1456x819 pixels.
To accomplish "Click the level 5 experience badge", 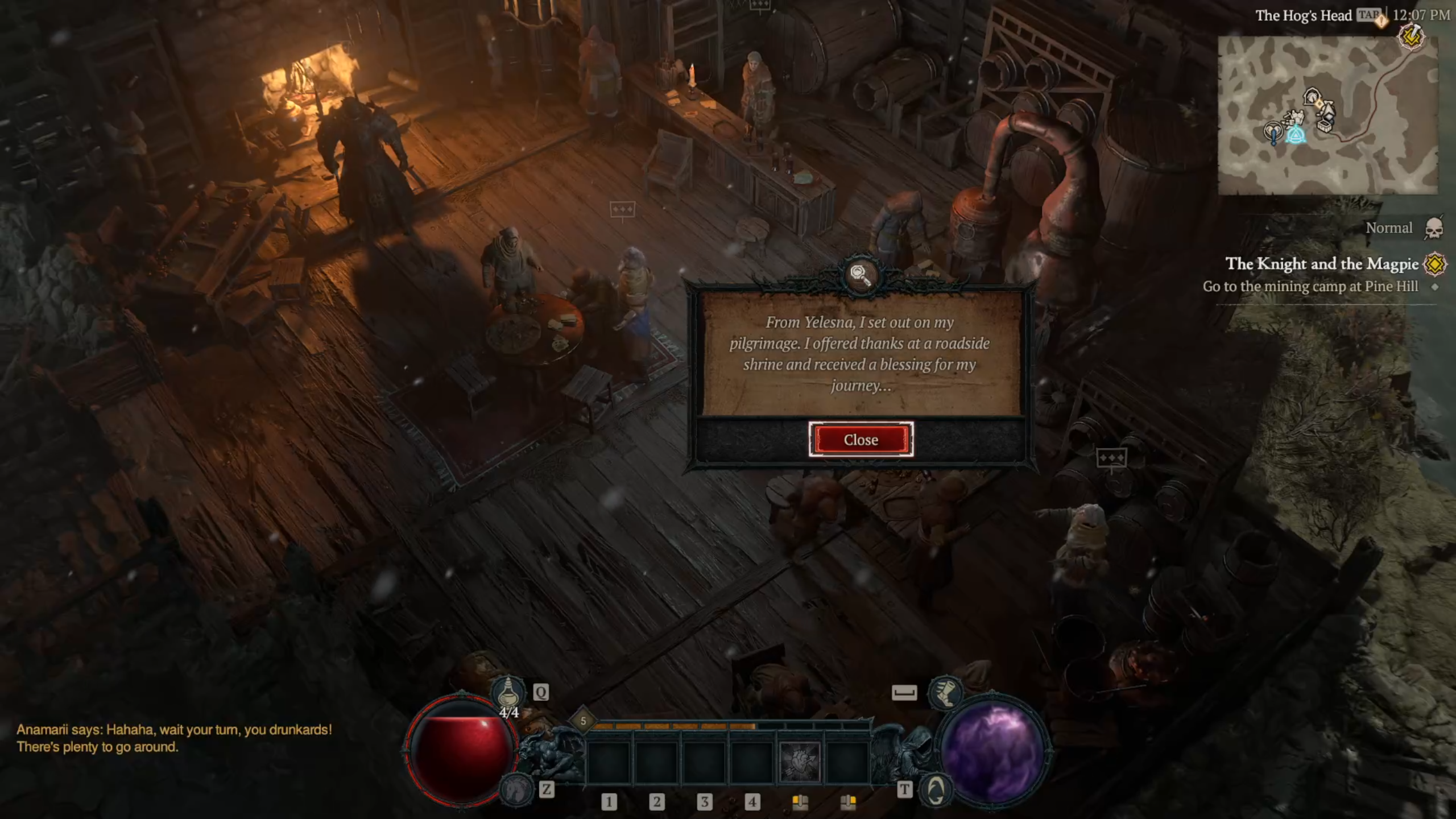I will tap(583, 721).
